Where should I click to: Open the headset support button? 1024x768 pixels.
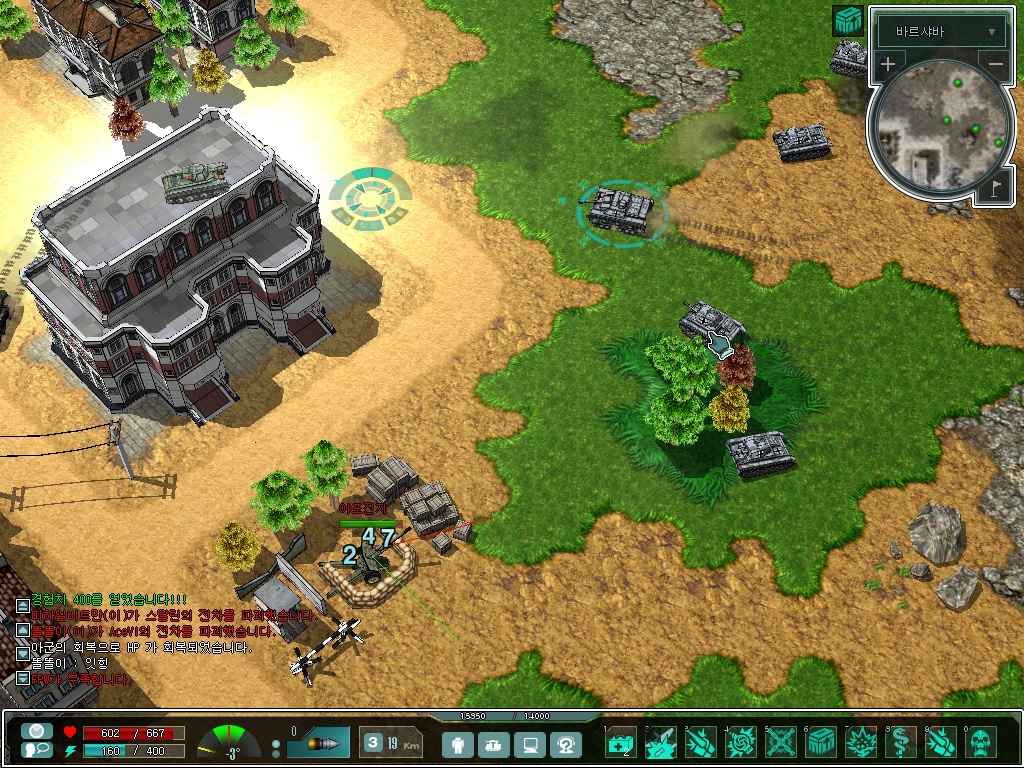click(x=567, y=744)
